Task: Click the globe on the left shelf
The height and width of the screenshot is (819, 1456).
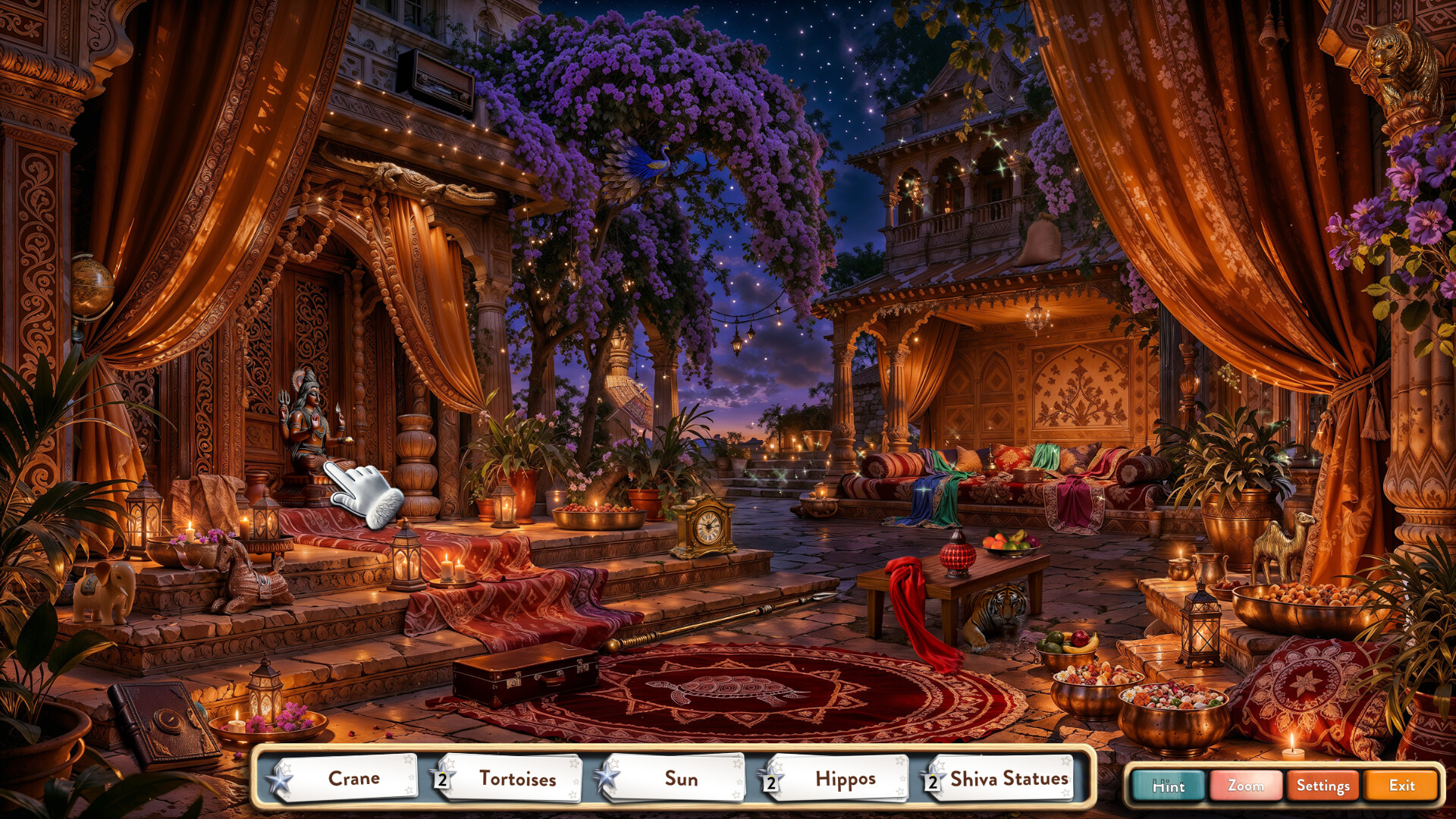Action: (91, 288)
